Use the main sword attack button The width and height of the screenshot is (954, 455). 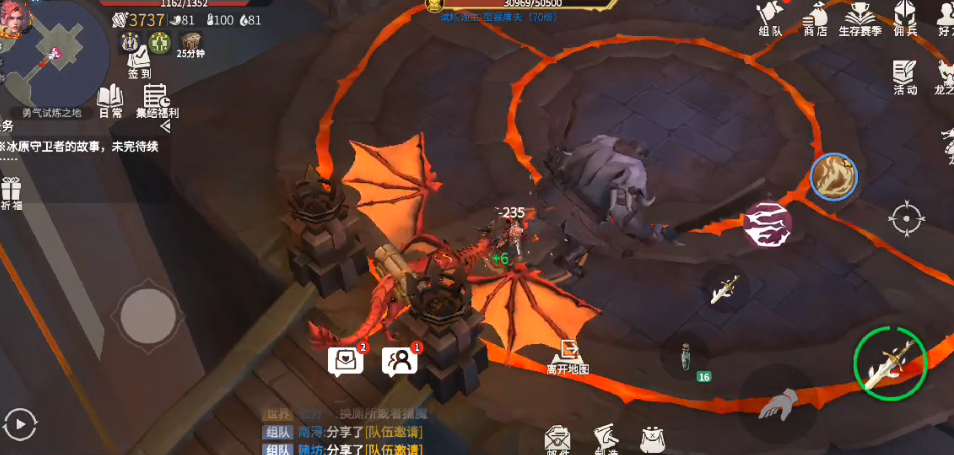pyautogui.click(x=889, y=362)
